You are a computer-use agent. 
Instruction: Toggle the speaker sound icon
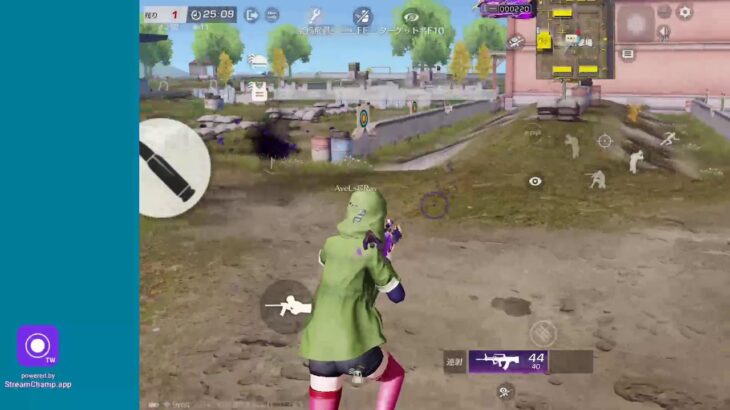pyautogui.click(x=662, y=32)
